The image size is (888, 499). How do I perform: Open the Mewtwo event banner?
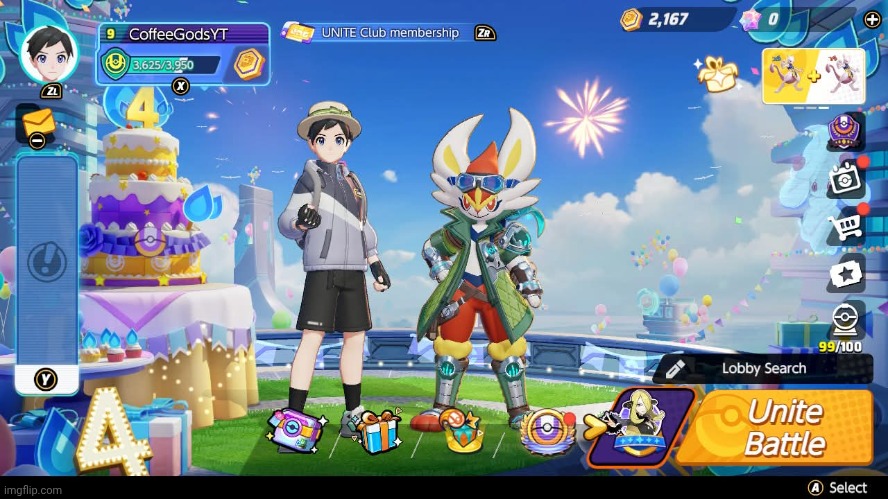click(814, 76)
